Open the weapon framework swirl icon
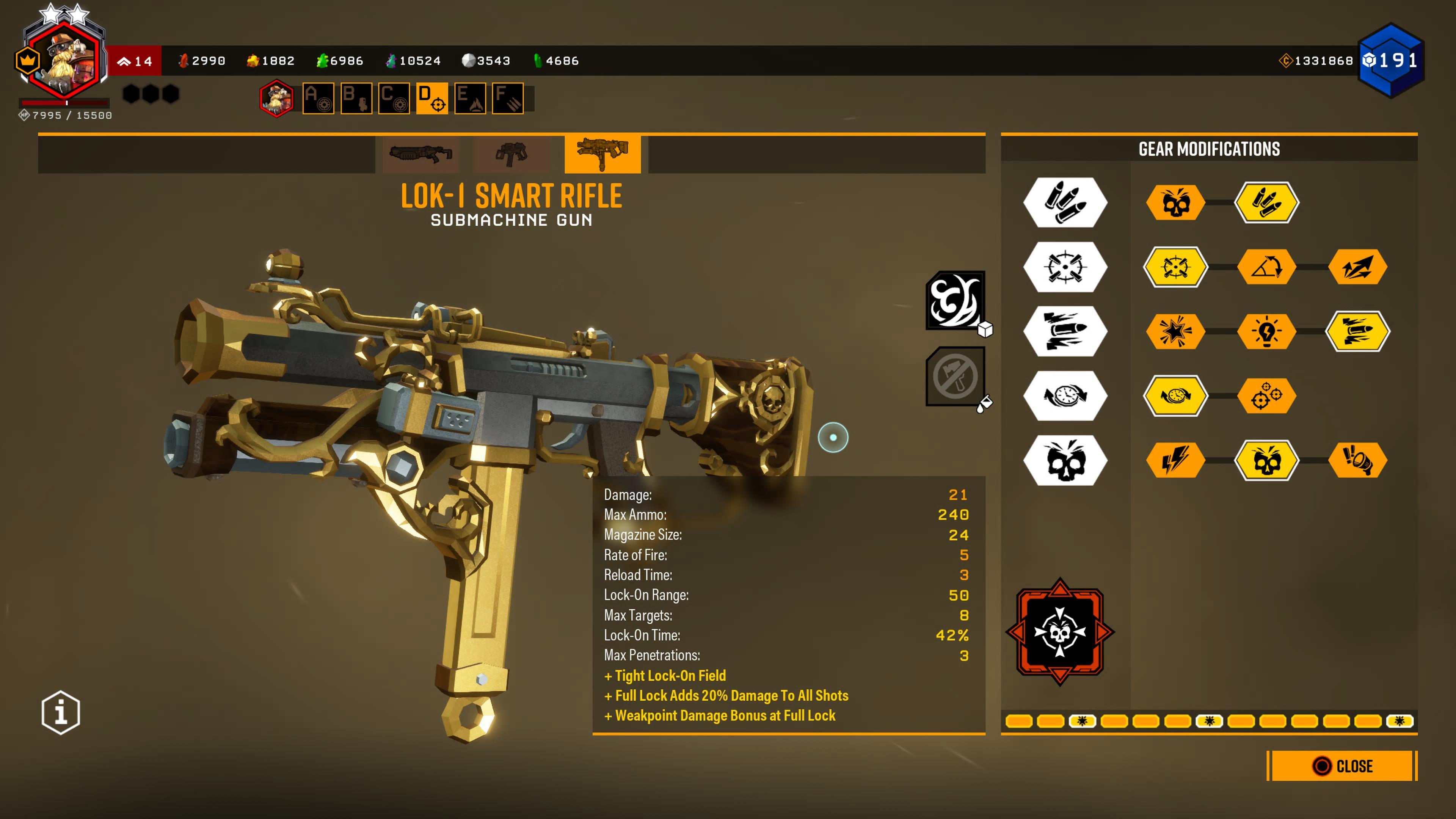1456x819 pixels. 955,300
